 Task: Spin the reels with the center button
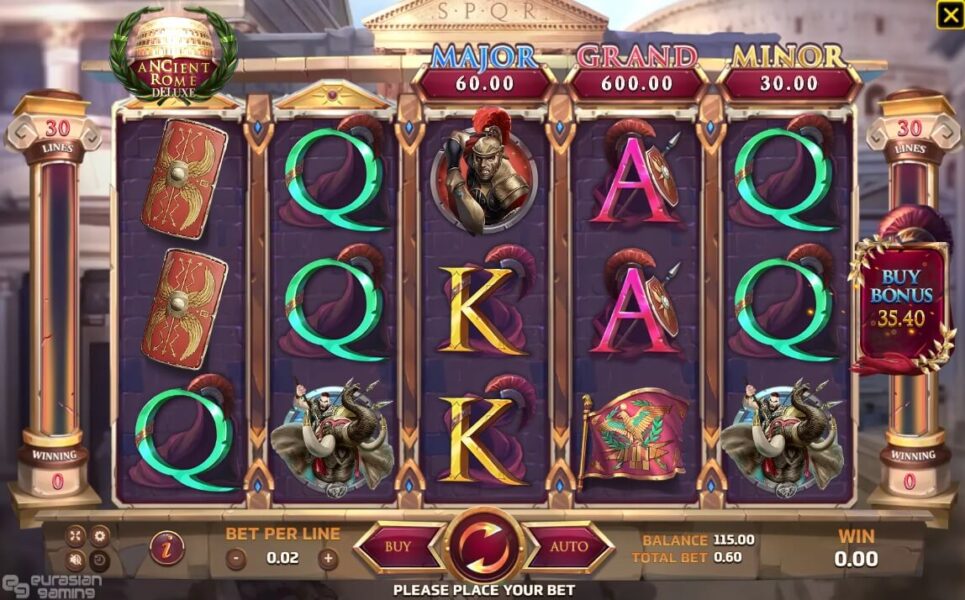tap(484, 546)
